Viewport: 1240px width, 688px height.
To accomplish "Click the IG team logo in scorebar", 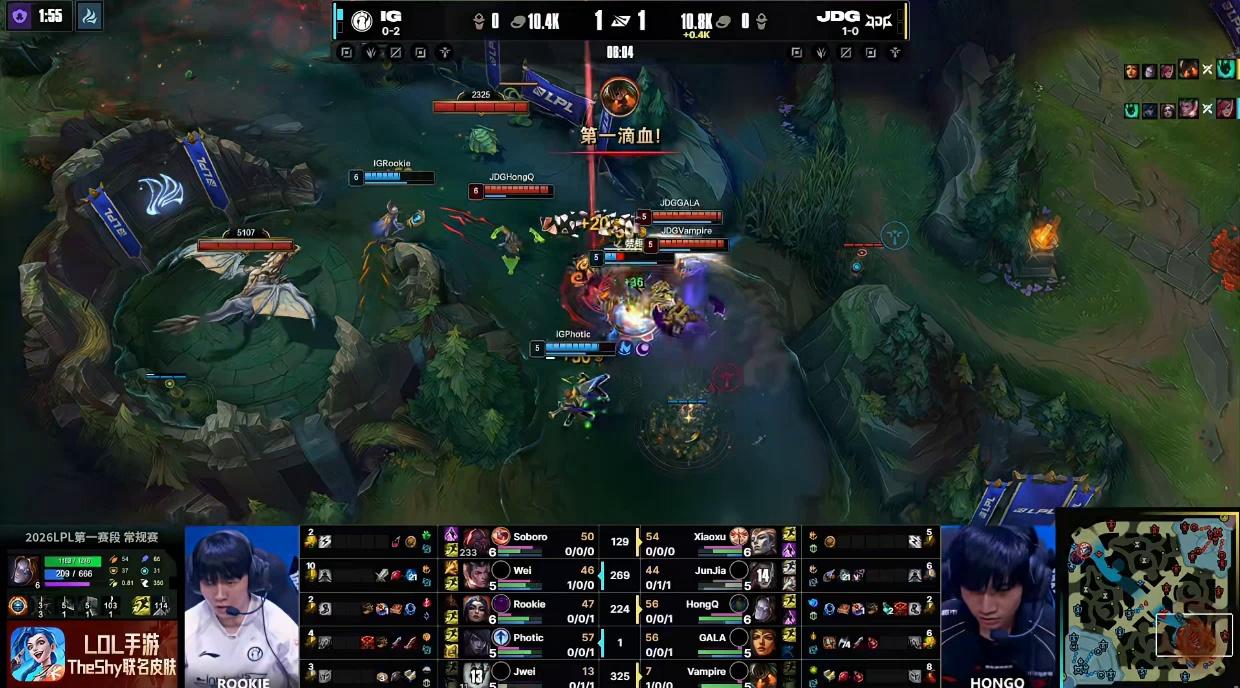I will click(x=359, y=20).
